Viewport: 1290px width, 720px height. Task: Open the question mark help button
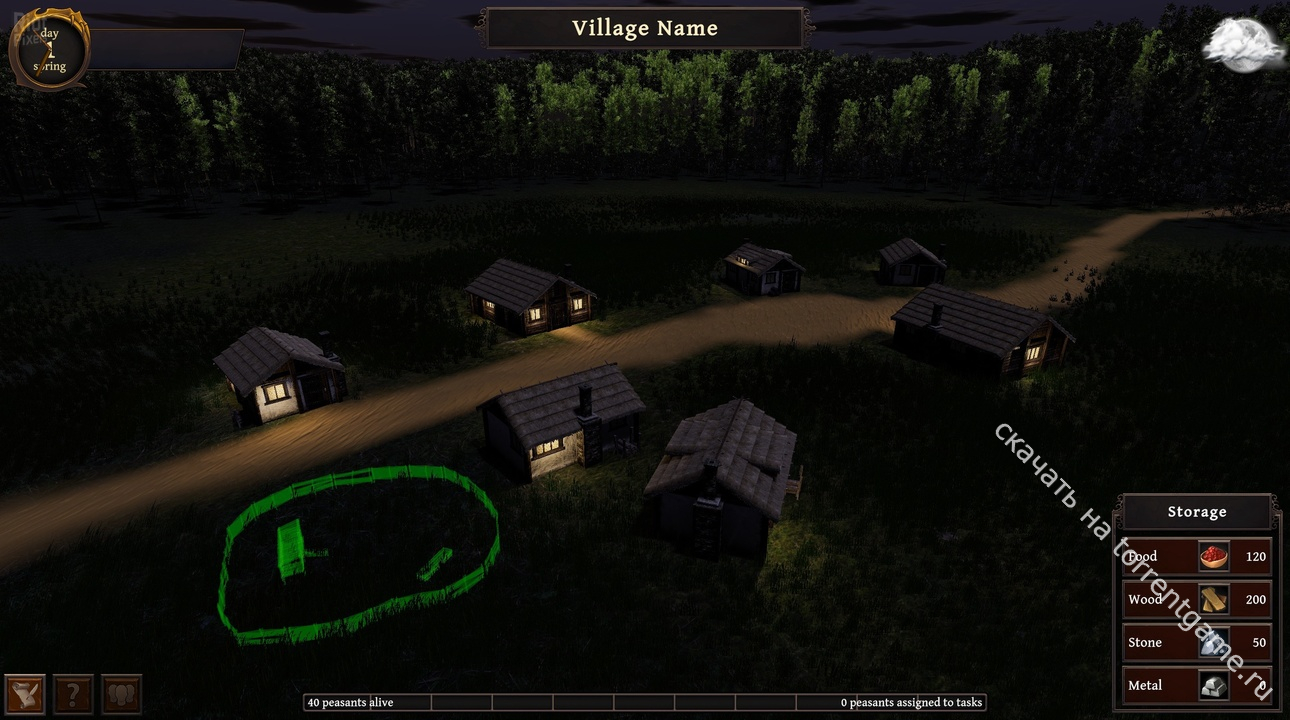tap(73, 693)
